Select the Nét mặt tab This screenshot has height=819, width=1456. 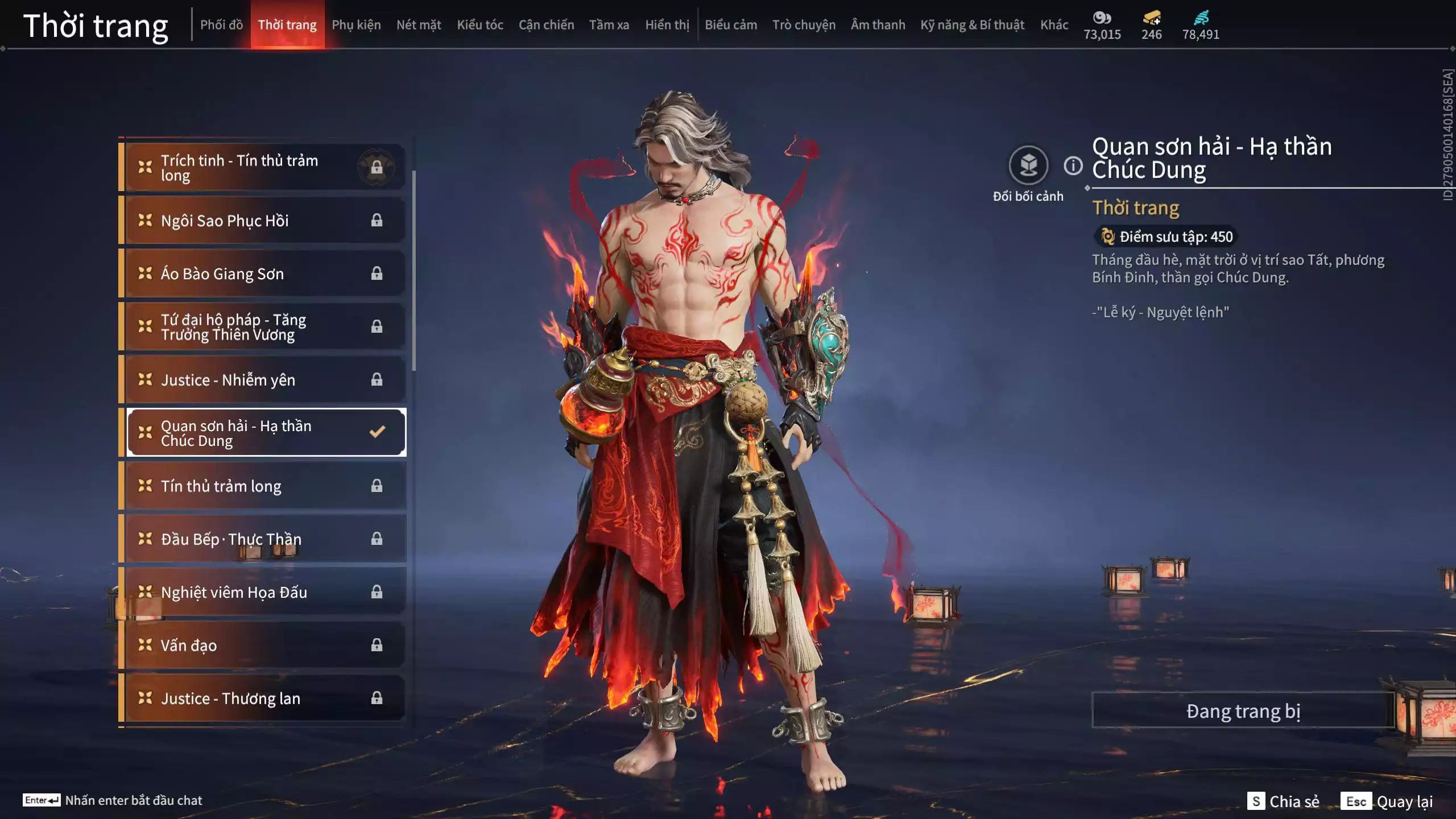coord(419,25)
